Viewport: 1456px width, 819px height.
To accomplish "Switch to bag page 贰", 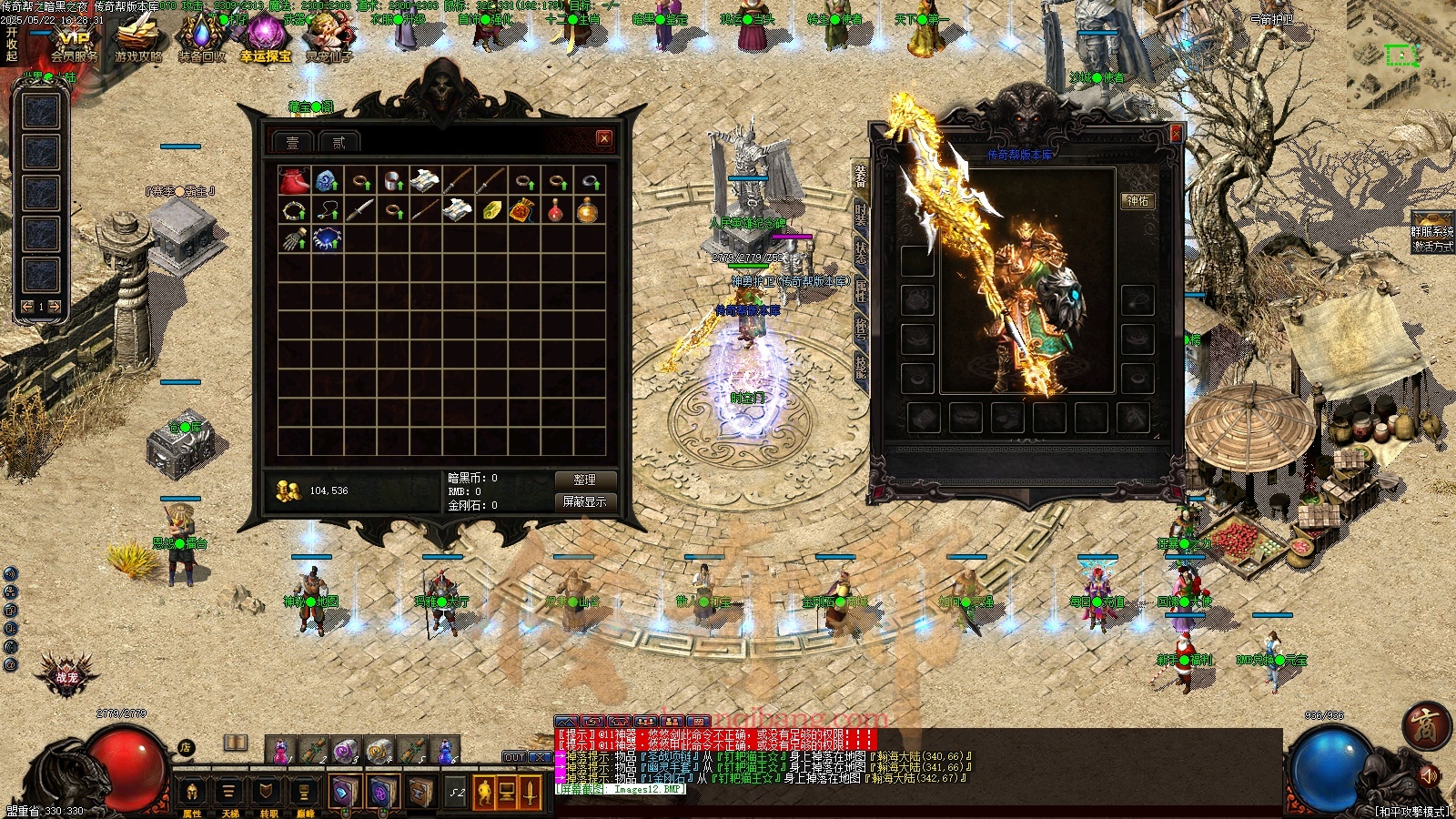I will pyautogui.click(x=339, y=143).
